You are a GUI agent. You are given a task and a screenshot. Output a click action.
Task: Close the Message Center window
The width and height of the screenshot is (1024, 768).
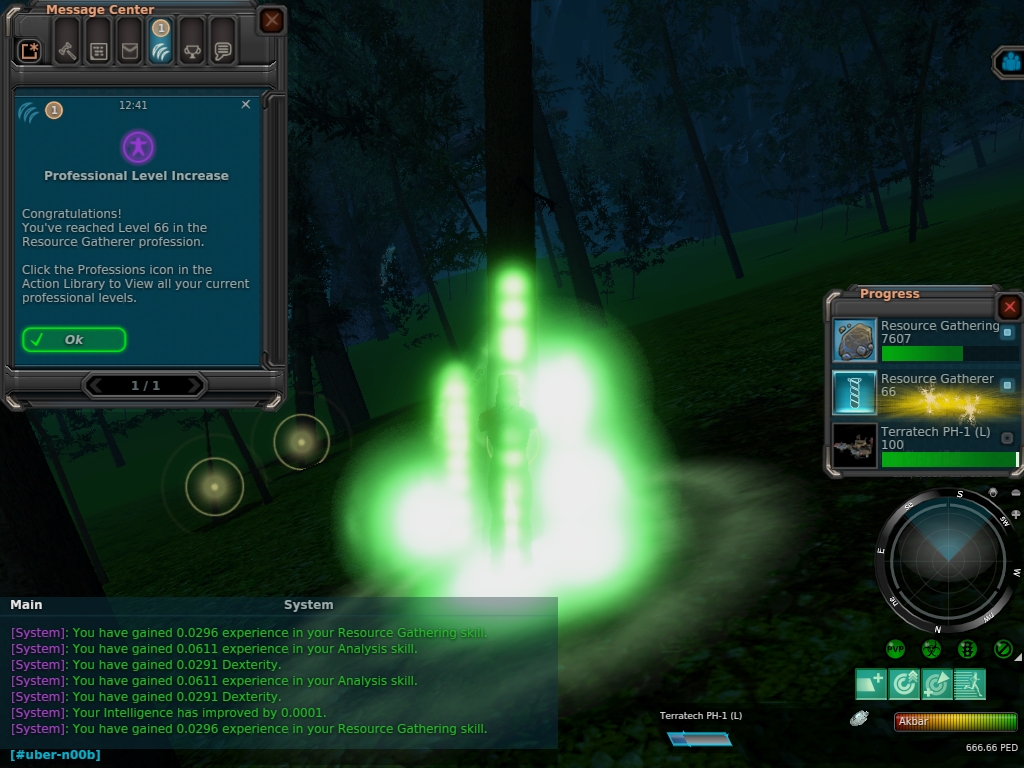pos(271,20)
